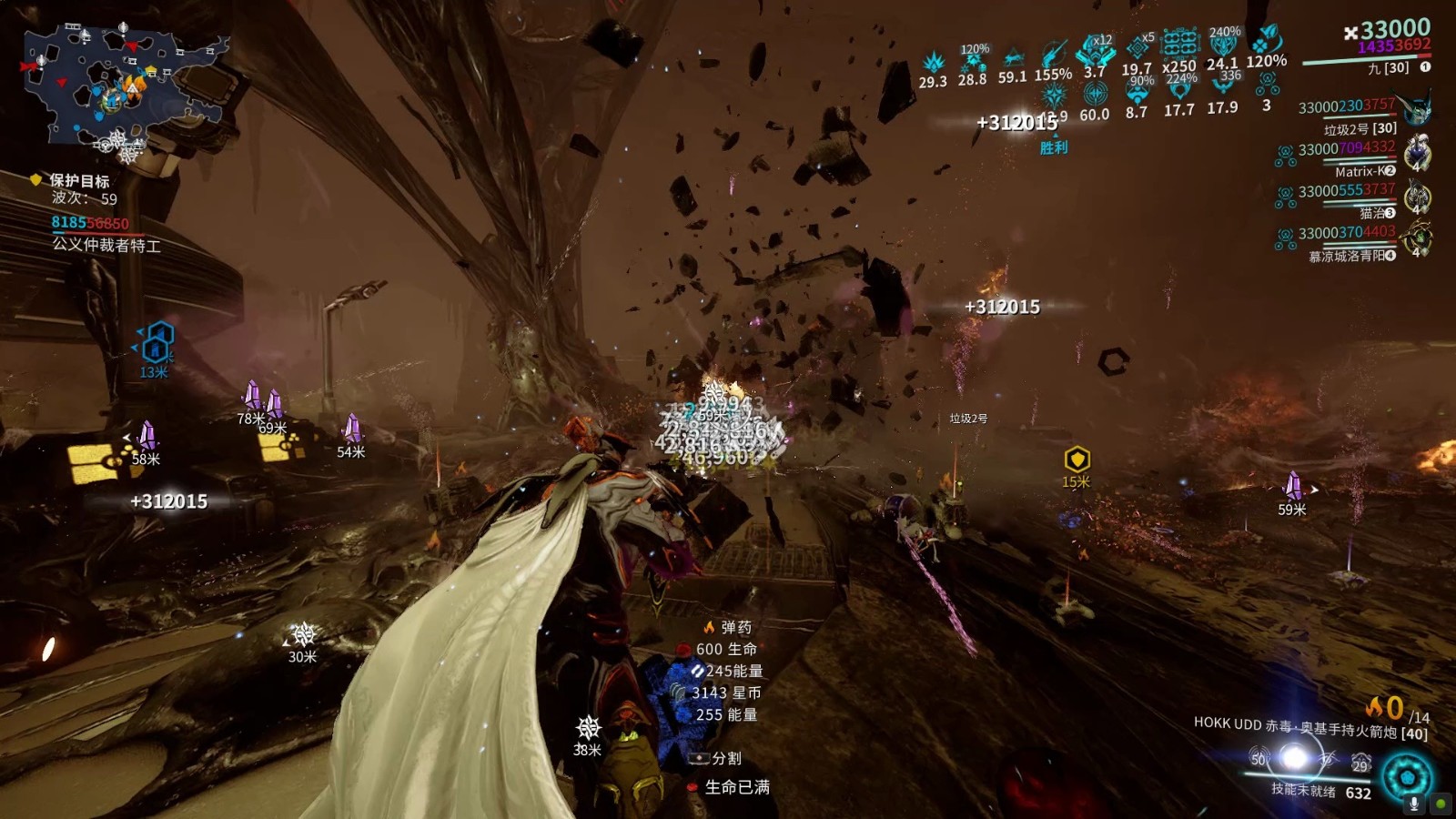The height and width of the screenshot is (819, 1456).
Task: Toggle the microphone button
Action: 1414,804
